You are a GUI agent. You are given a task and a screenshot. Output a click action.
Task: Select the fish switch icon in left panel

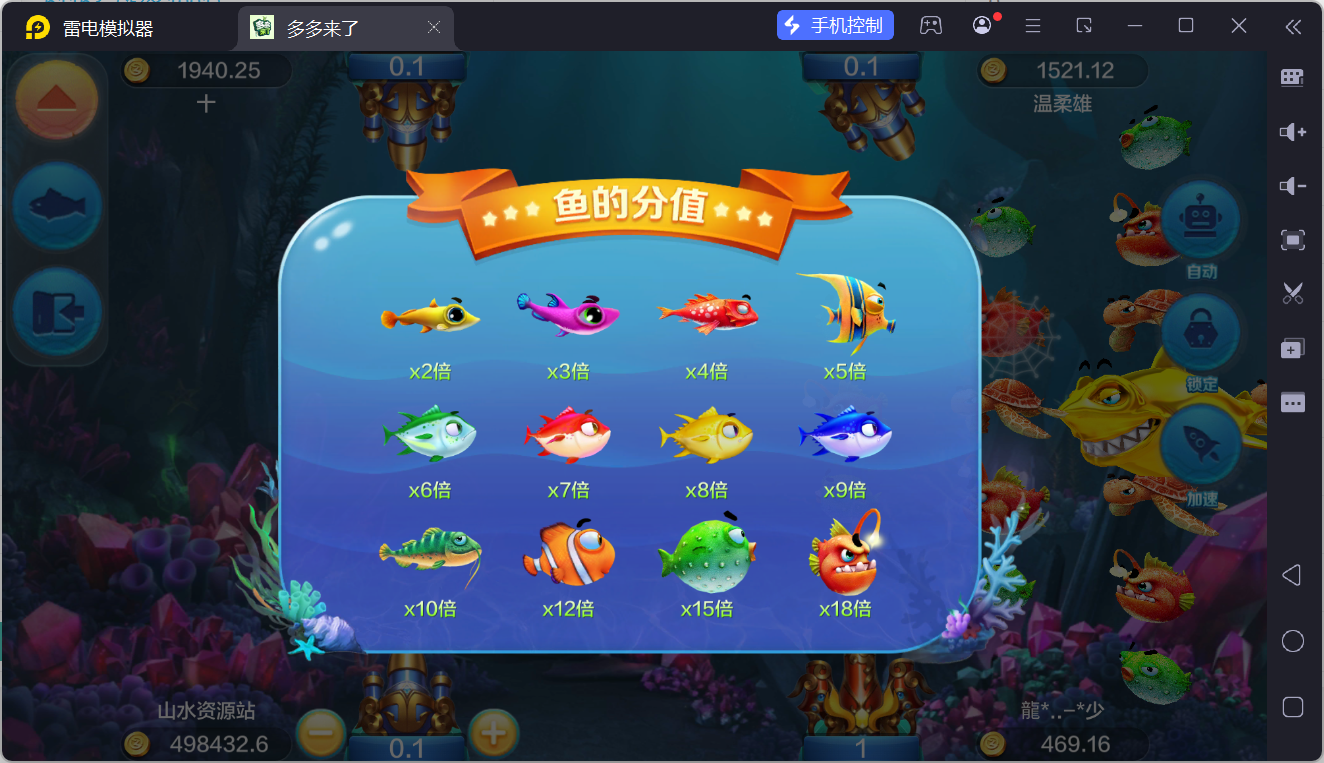coord(56,208)
